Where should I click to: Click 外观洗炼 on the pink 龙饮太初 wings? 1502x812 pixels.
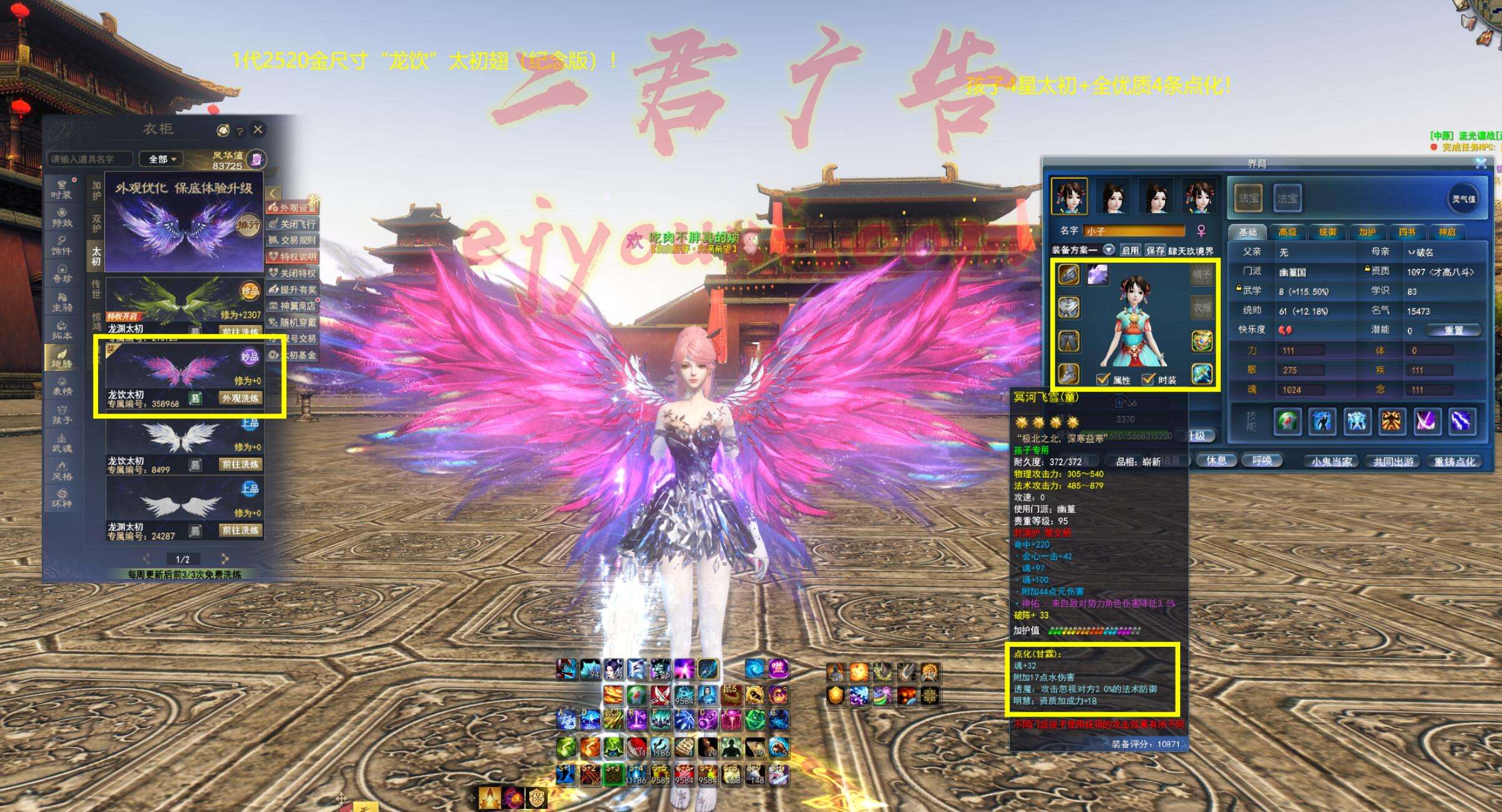pos(240,398)
